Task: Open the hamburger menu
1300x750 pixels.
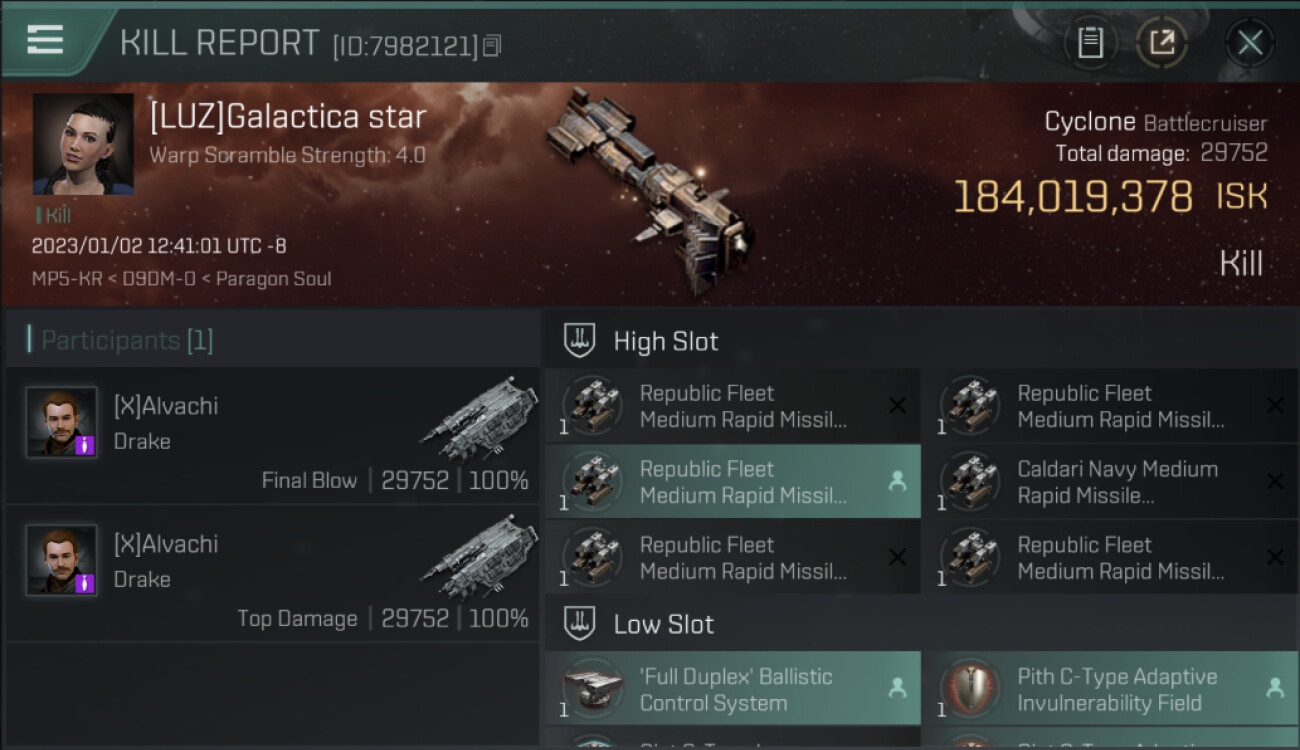Action: [45, 40]
